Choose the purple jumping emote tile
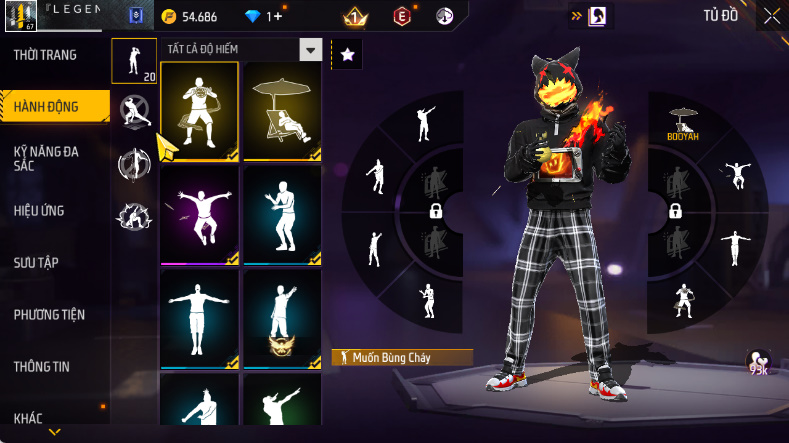The height and width of the screenshot is (443, 789). pos(199,215)
